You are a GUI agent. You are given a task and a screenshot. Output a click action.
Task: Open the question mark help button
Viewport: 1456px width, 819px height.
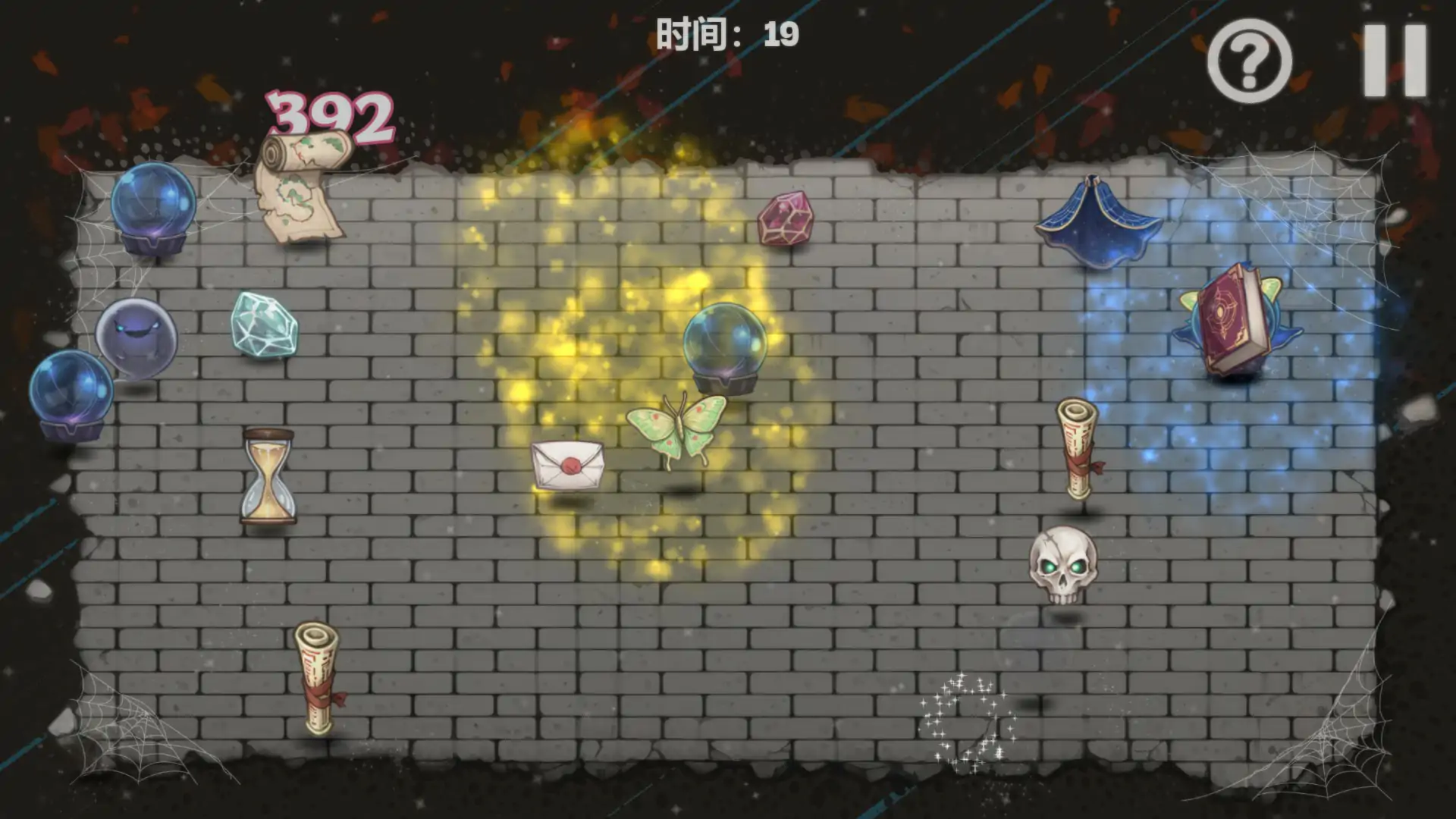click(1249, 61)
